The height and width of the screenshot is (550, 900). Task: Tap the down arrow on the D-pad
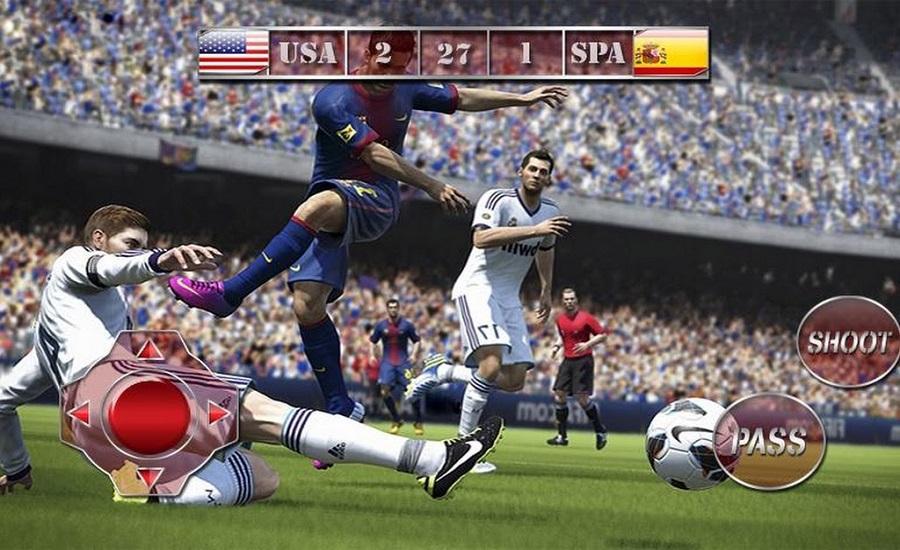pyautogui.click(x=150, y=476)
